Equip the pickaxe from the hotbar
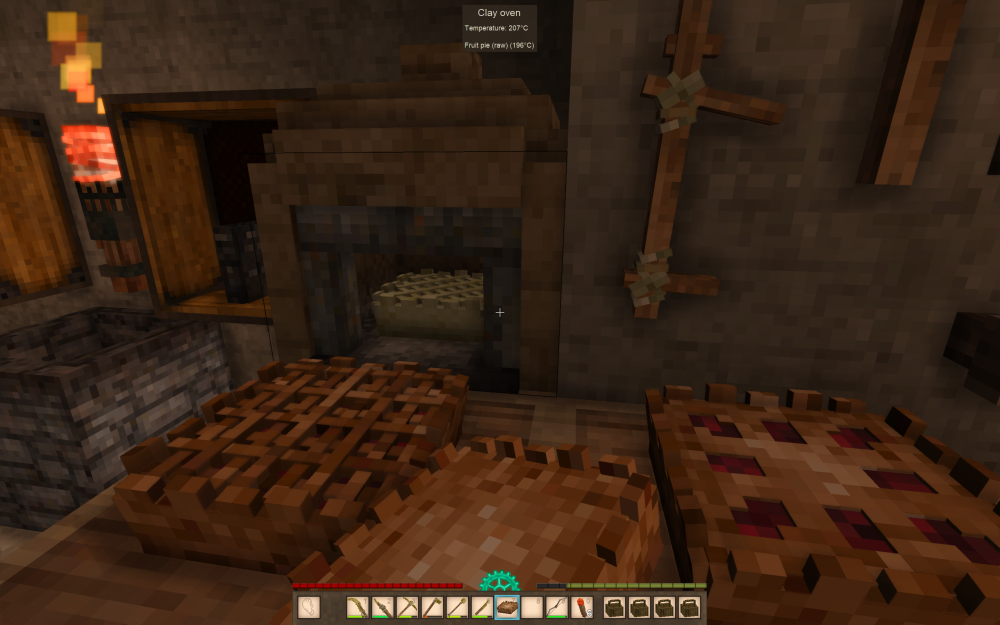The width and height of the screenshot is (1000, 625). pyautogui.click(x=408, y=607)
